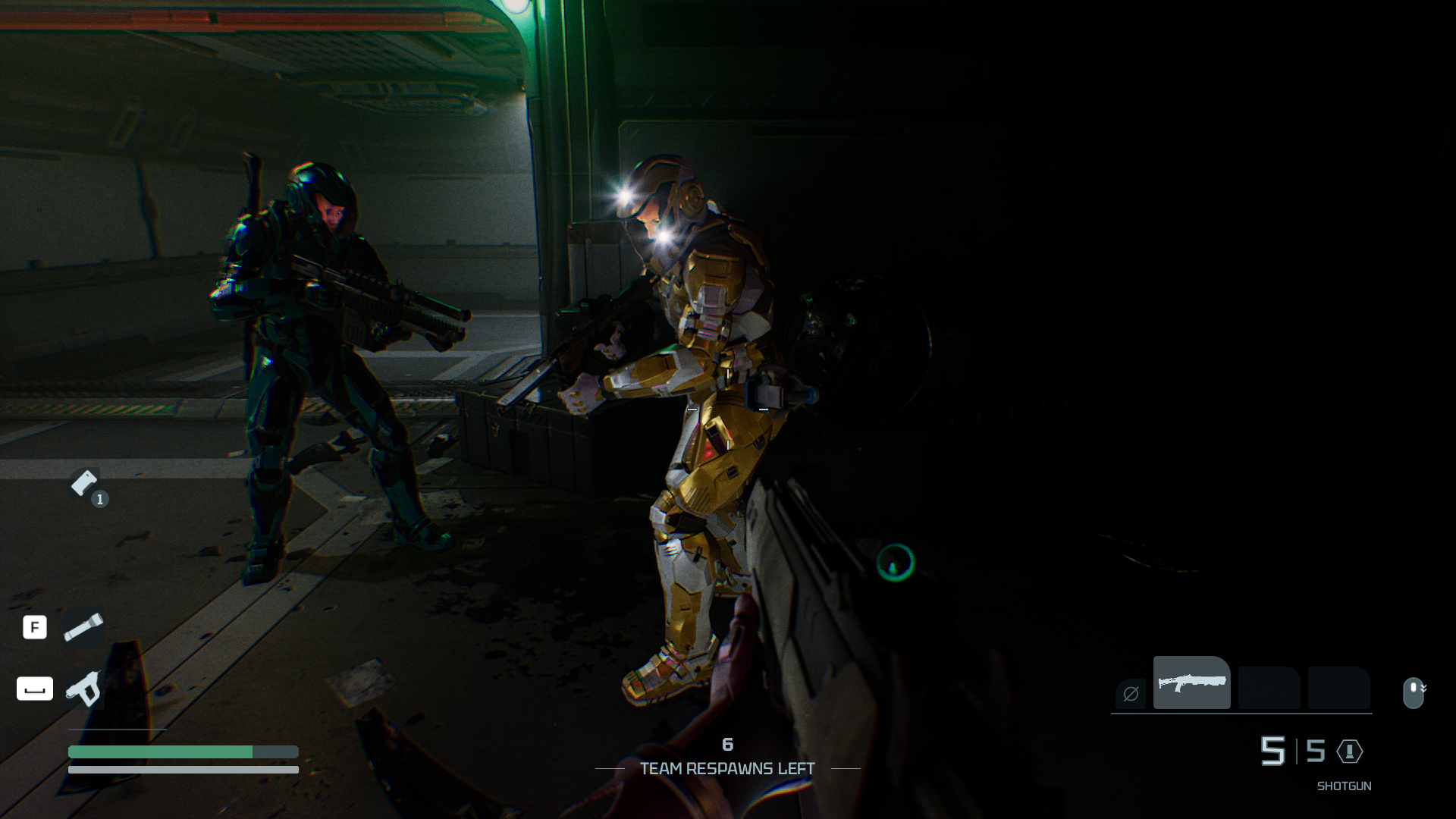Select the shotgun weapon slot
Screen dimensions: 1456x819
(1191, 682)
